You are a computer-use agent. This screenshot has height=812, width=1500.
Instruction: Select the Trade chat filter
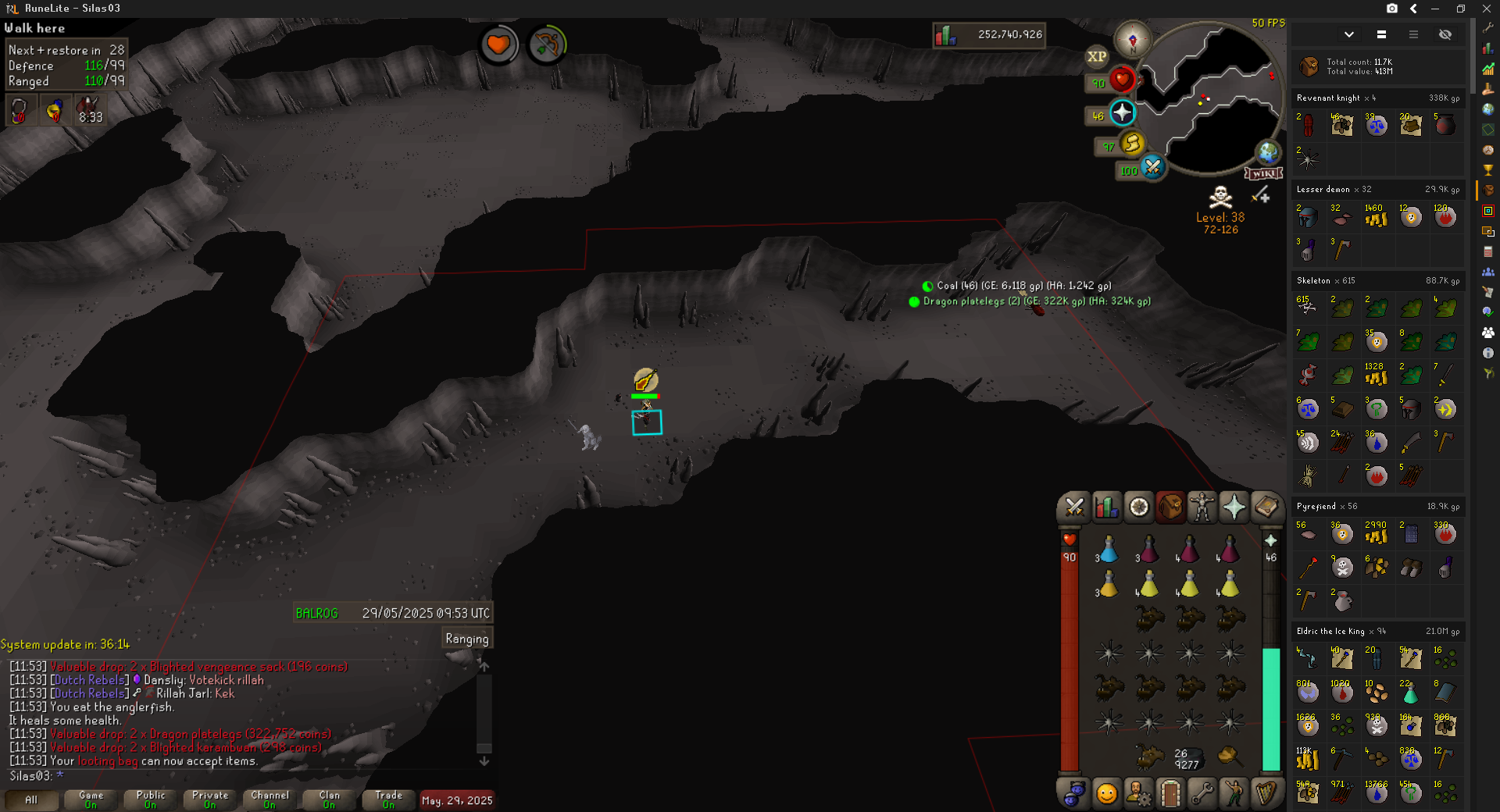[x=388, y=800]
